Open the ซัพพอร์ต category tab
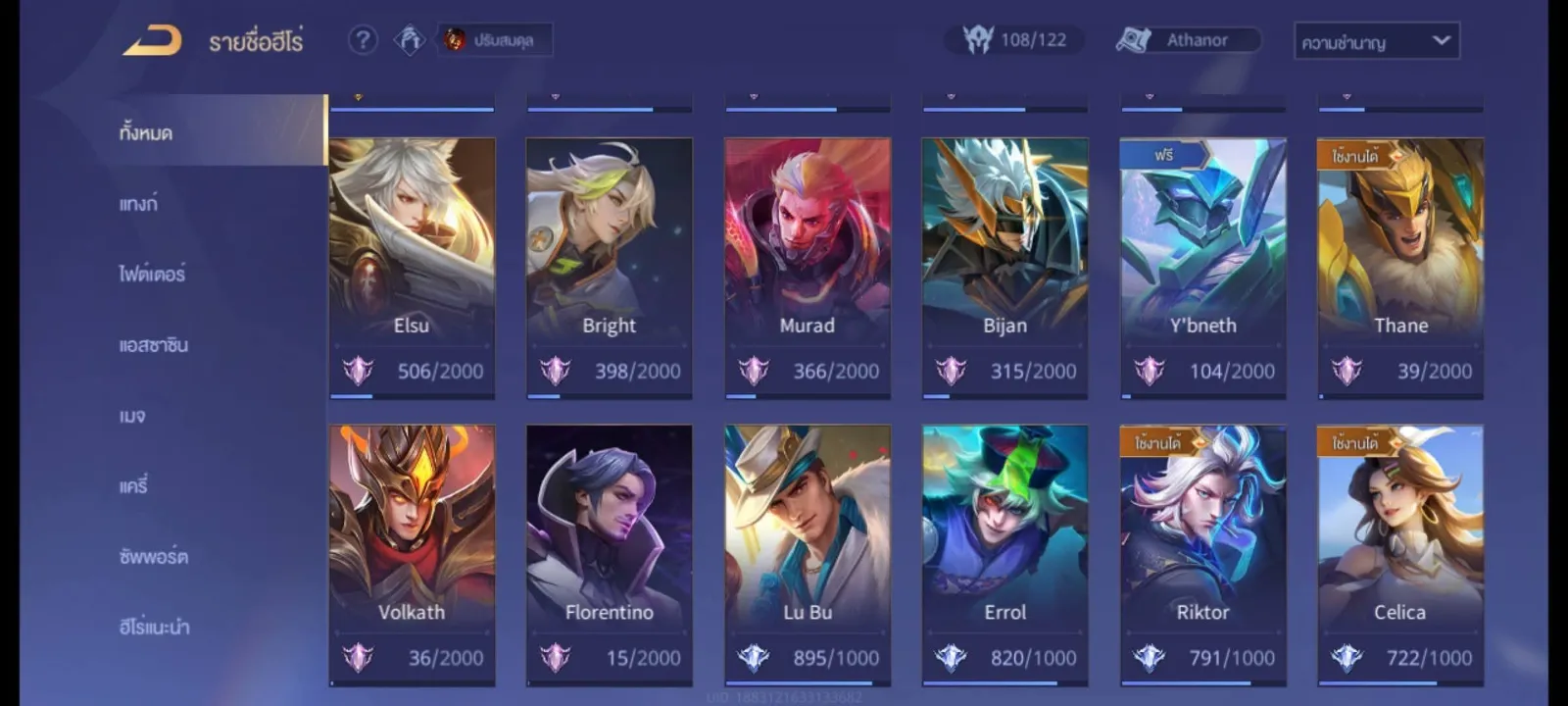The image size is (1568, 706). pyautogui.click(x=153, y=557)
